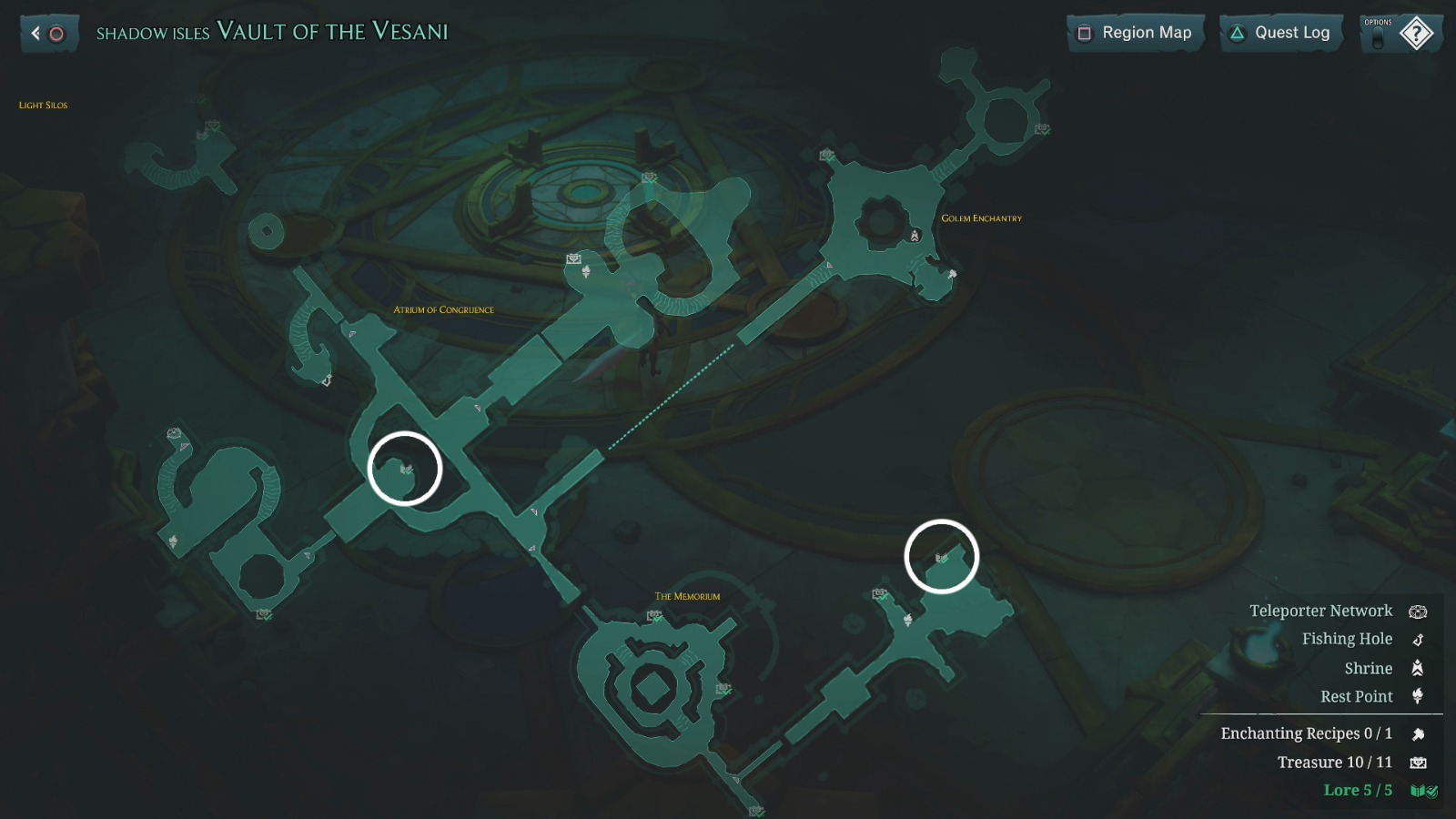Image resolution: width=1456 pixels, height=819 pixels.
Task: Click the Teleporter Network icon in the legend
Action: [x=1418, y=612]
